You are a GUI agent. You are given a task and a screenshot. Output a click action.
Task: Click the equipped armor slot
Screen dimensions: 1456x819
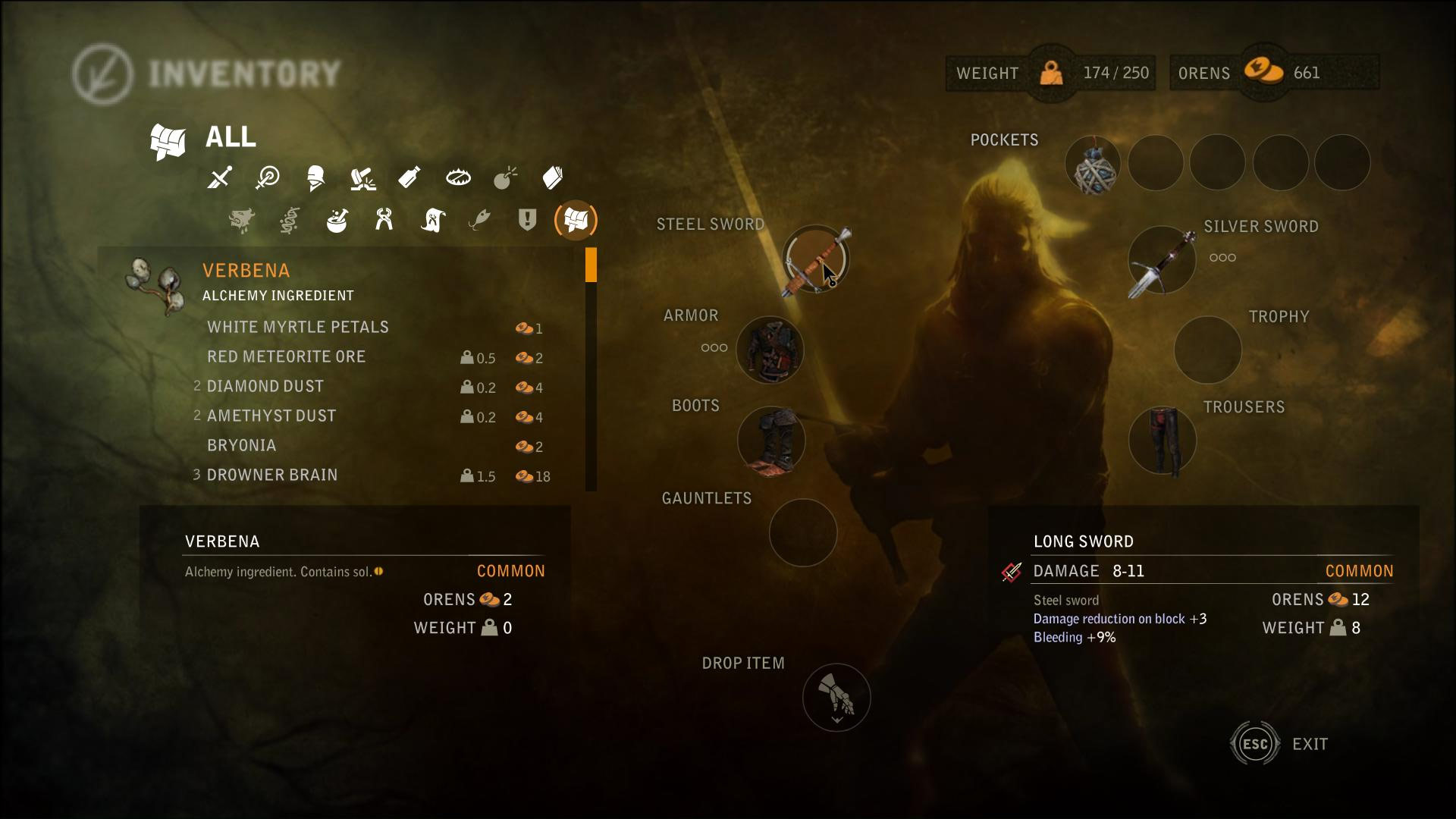point(770,350)
